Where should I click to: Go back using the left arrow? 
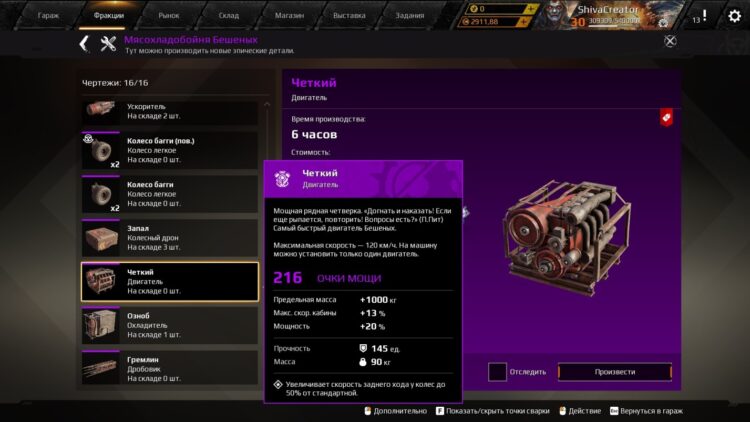[x=84, y=42]
